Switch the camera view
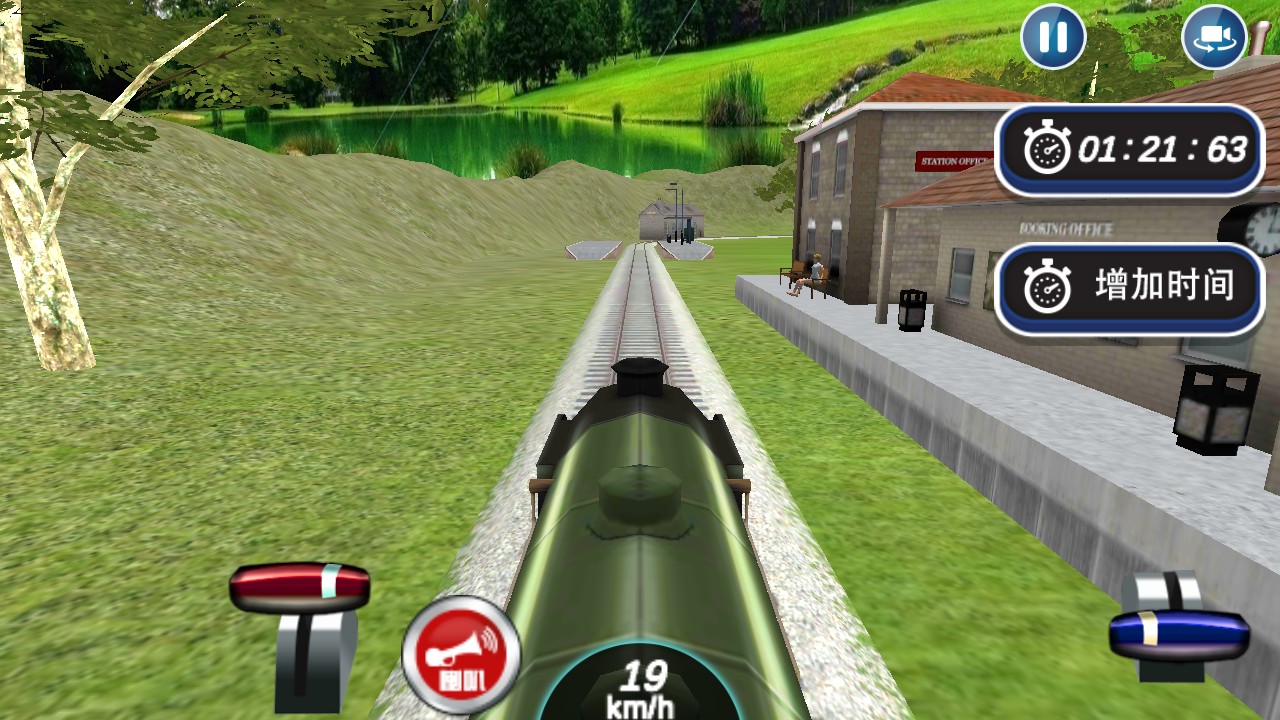Image resolution: width=1280 pixels, height=720 pixels. (x=1213, y=38)
